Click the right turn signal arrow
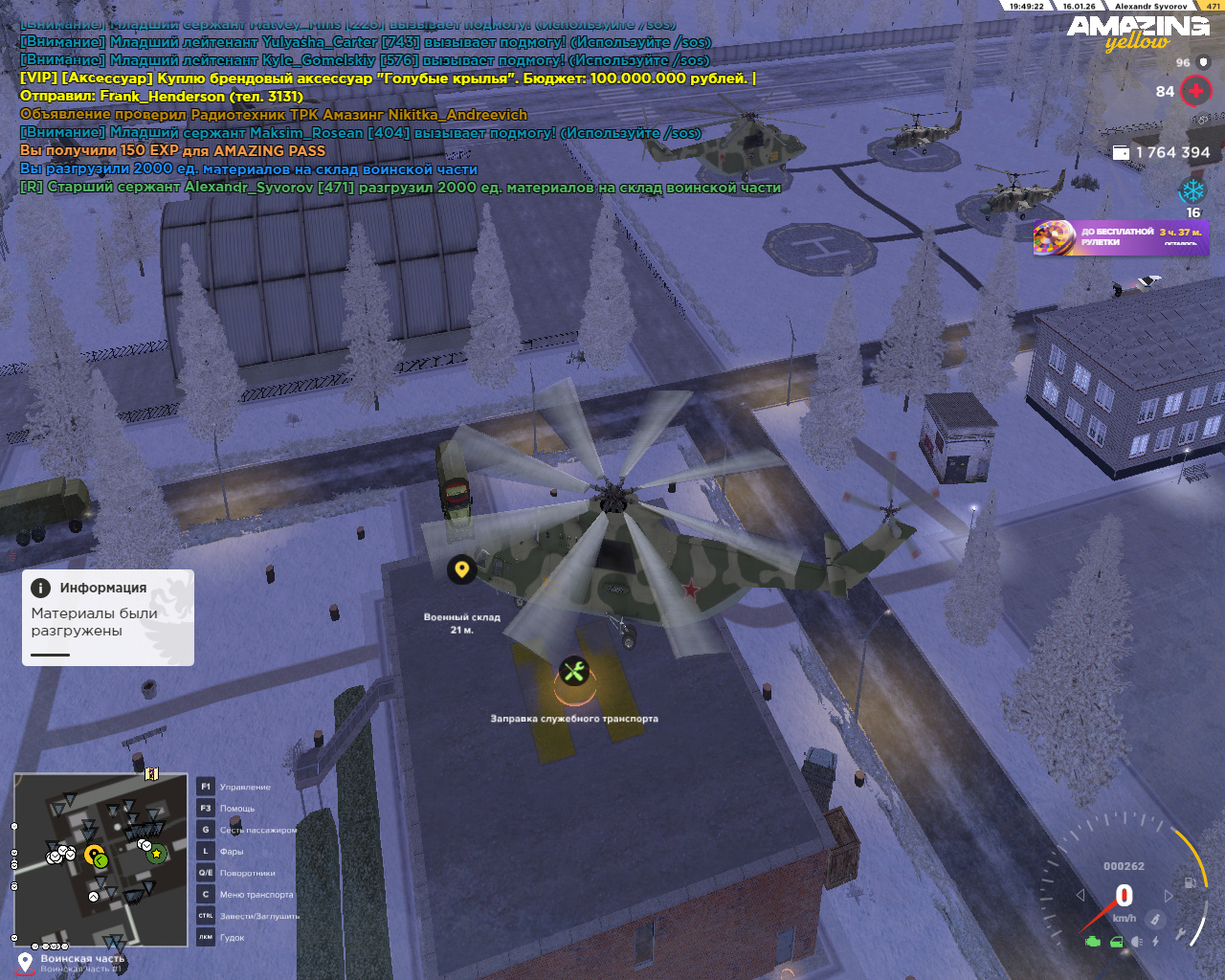This screenshot has height=980, width=1225. click(1169, 896)
